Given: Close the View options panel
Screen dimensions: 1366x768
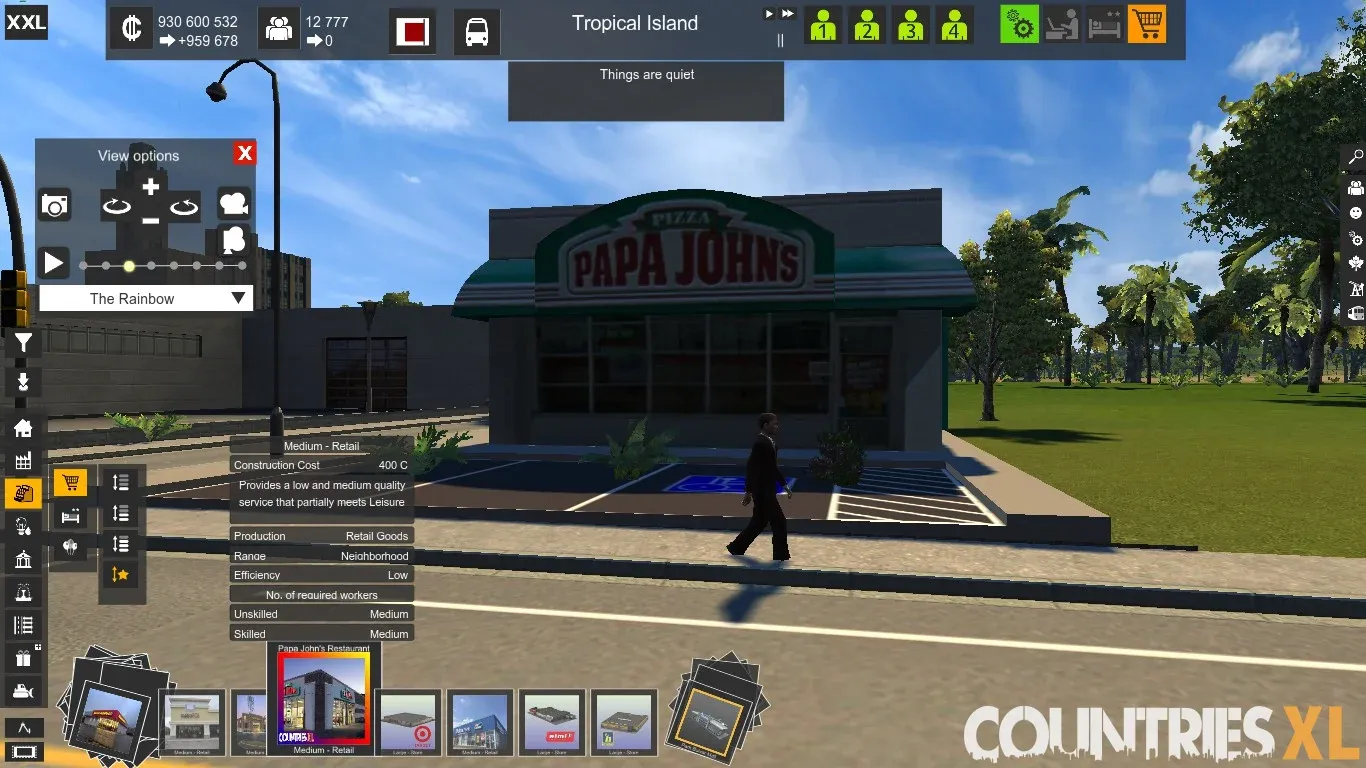Looking at the screenshot, I should pos(244,153).
